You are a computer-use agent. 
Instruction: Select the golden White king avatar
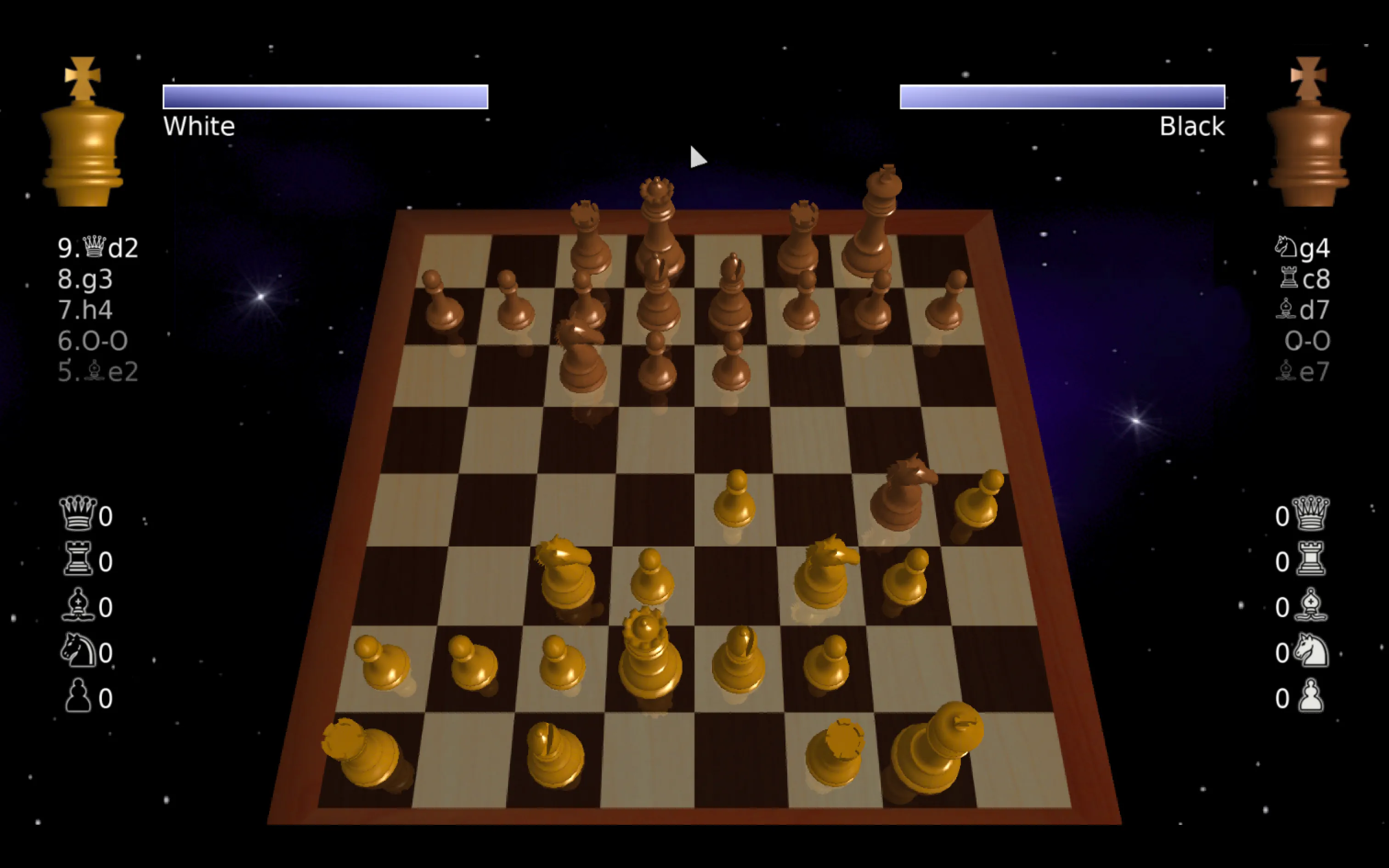click(83, 143)
